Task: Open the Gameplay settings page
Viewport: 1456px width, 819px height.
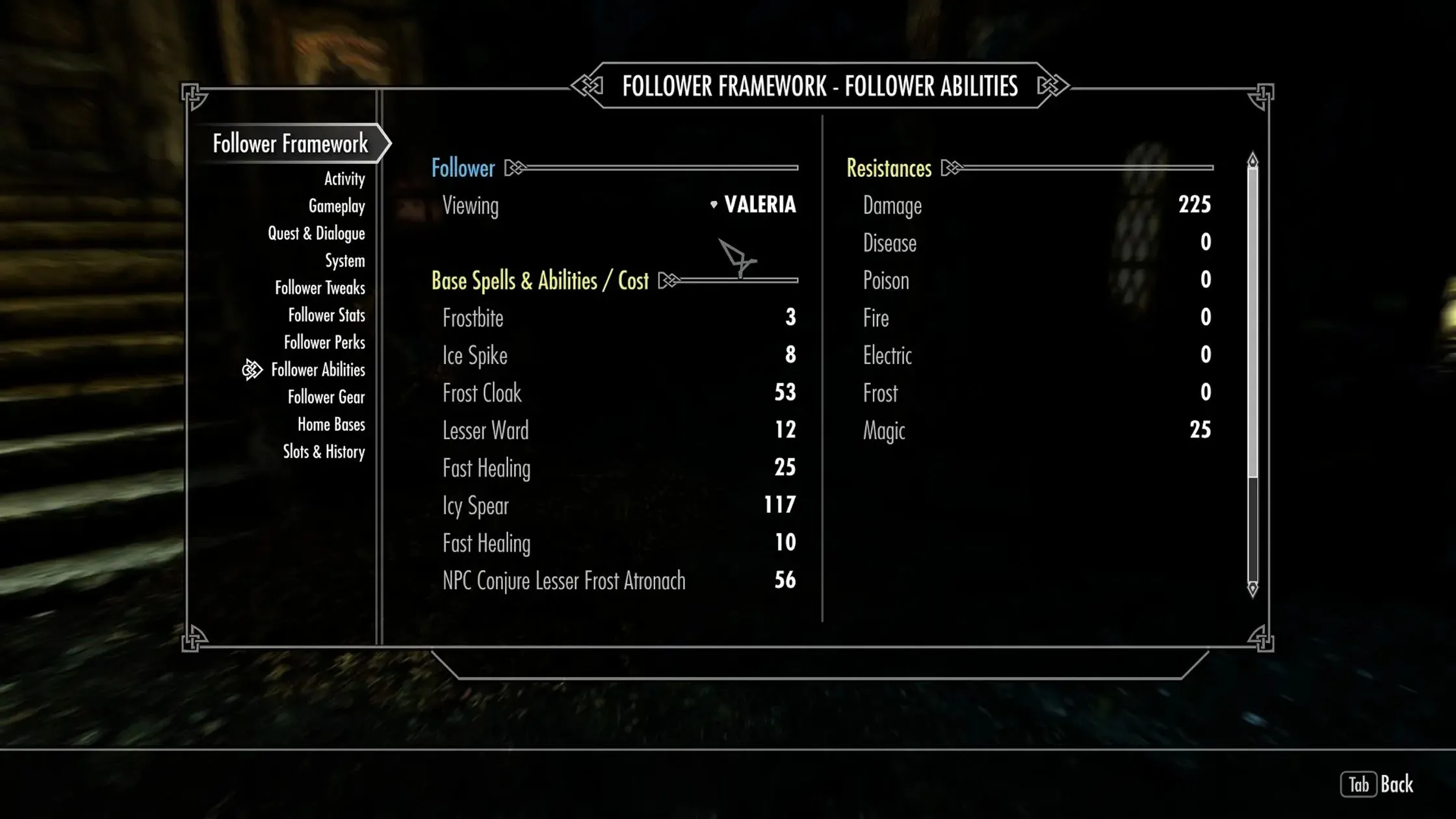Action: [x=337, y=206]
